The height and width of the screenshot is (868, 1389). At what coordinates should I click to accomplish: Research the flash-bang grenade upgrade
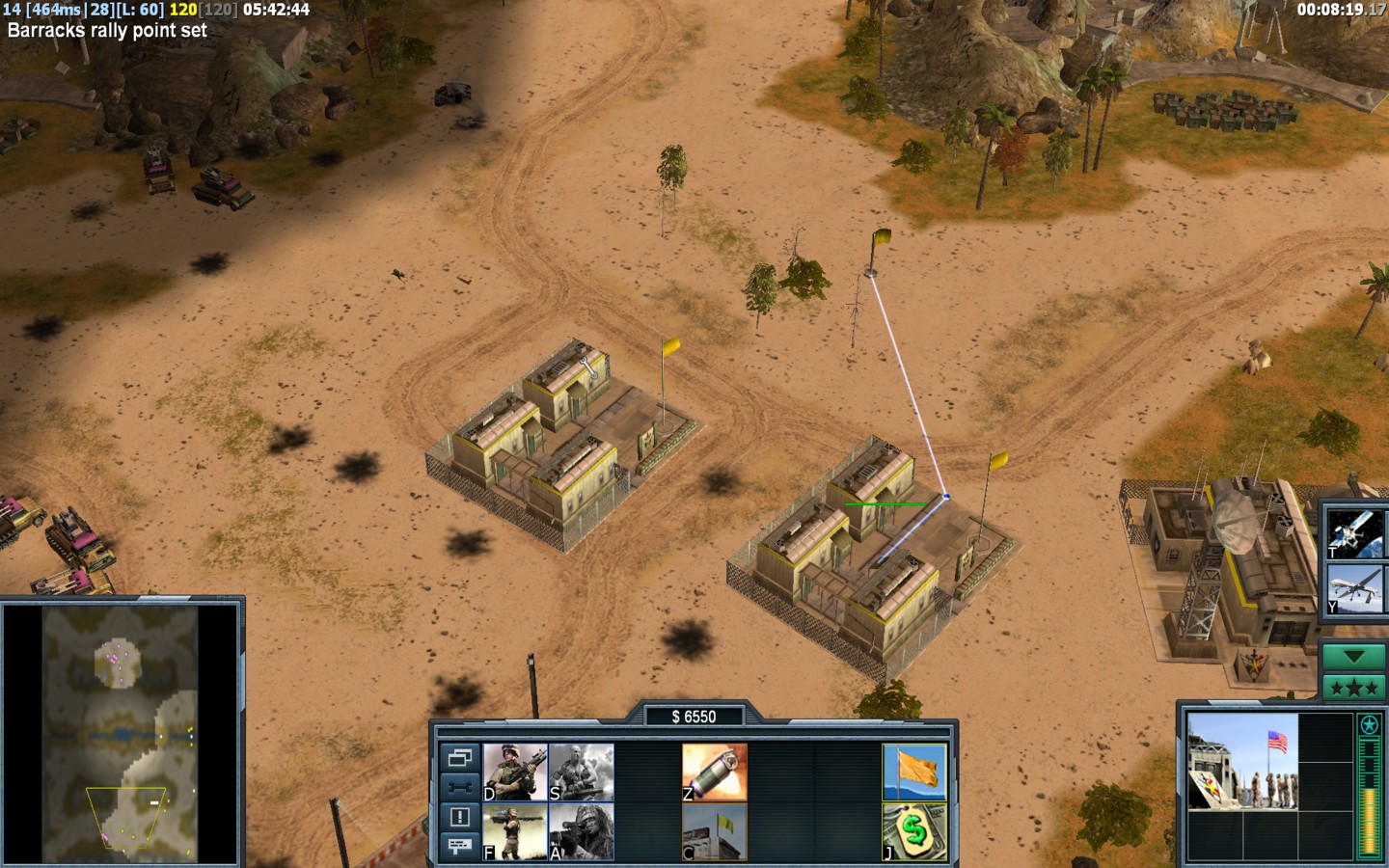(x=715, y=772)
